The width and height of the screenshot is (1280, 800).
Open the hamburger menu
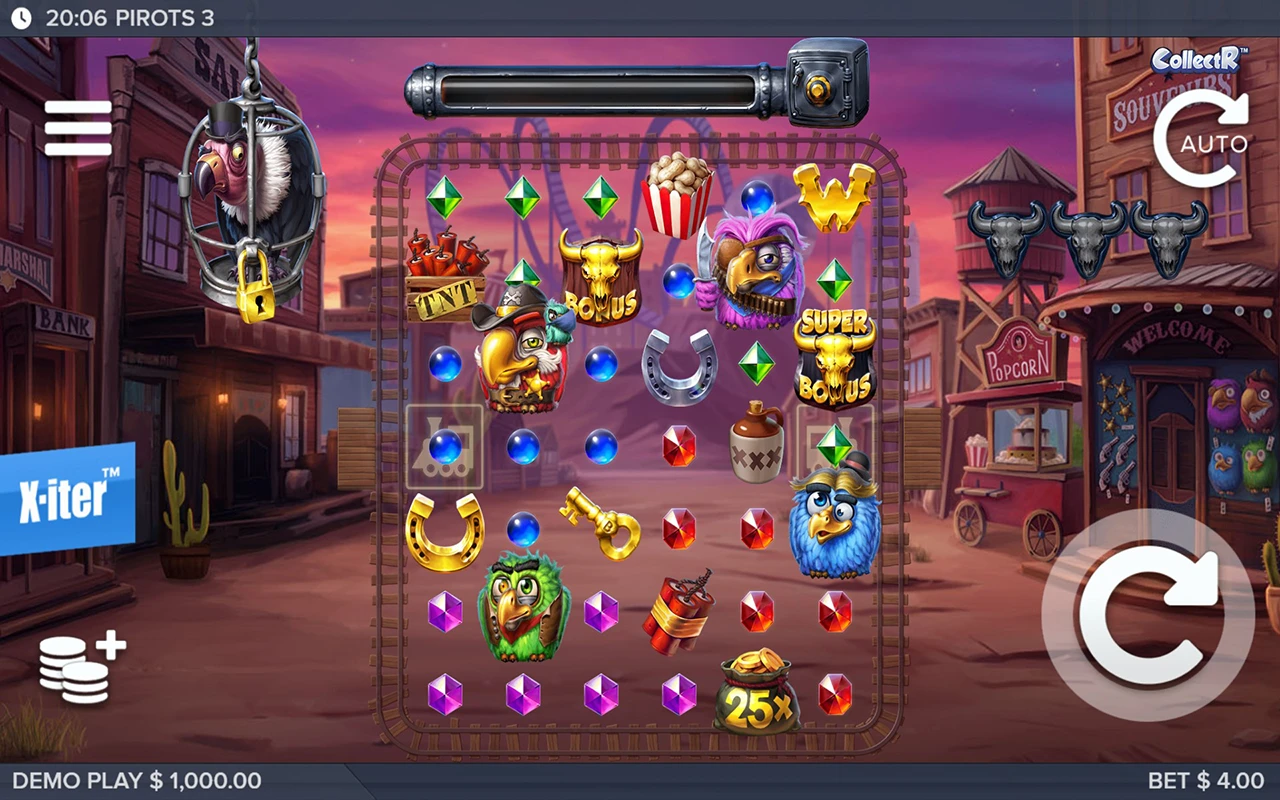[x=78, y=128]
